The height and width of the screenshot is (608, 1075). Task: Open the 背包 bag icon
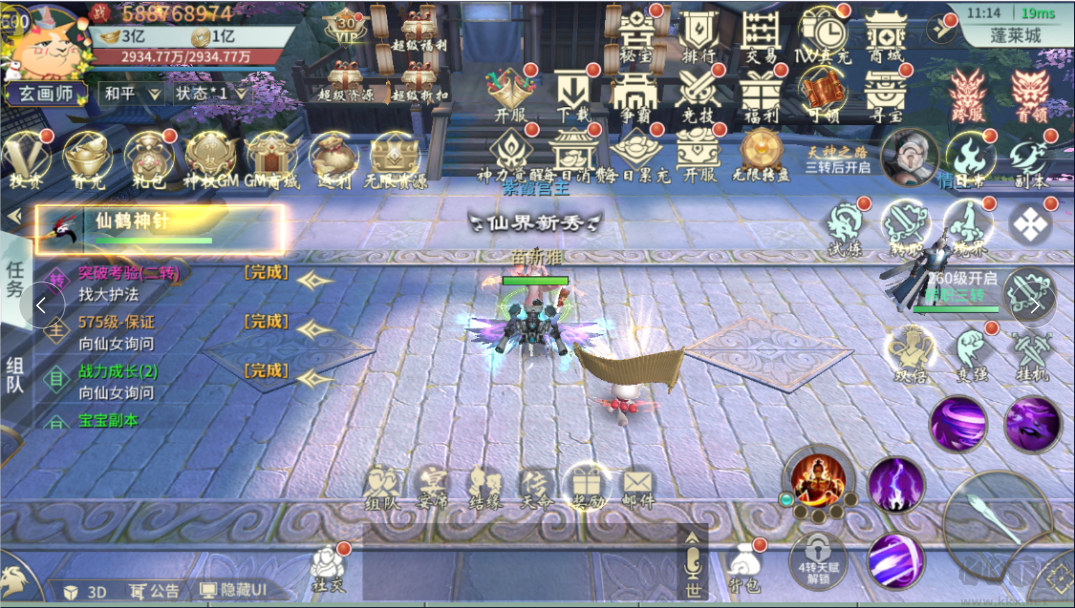coord(744,567)
